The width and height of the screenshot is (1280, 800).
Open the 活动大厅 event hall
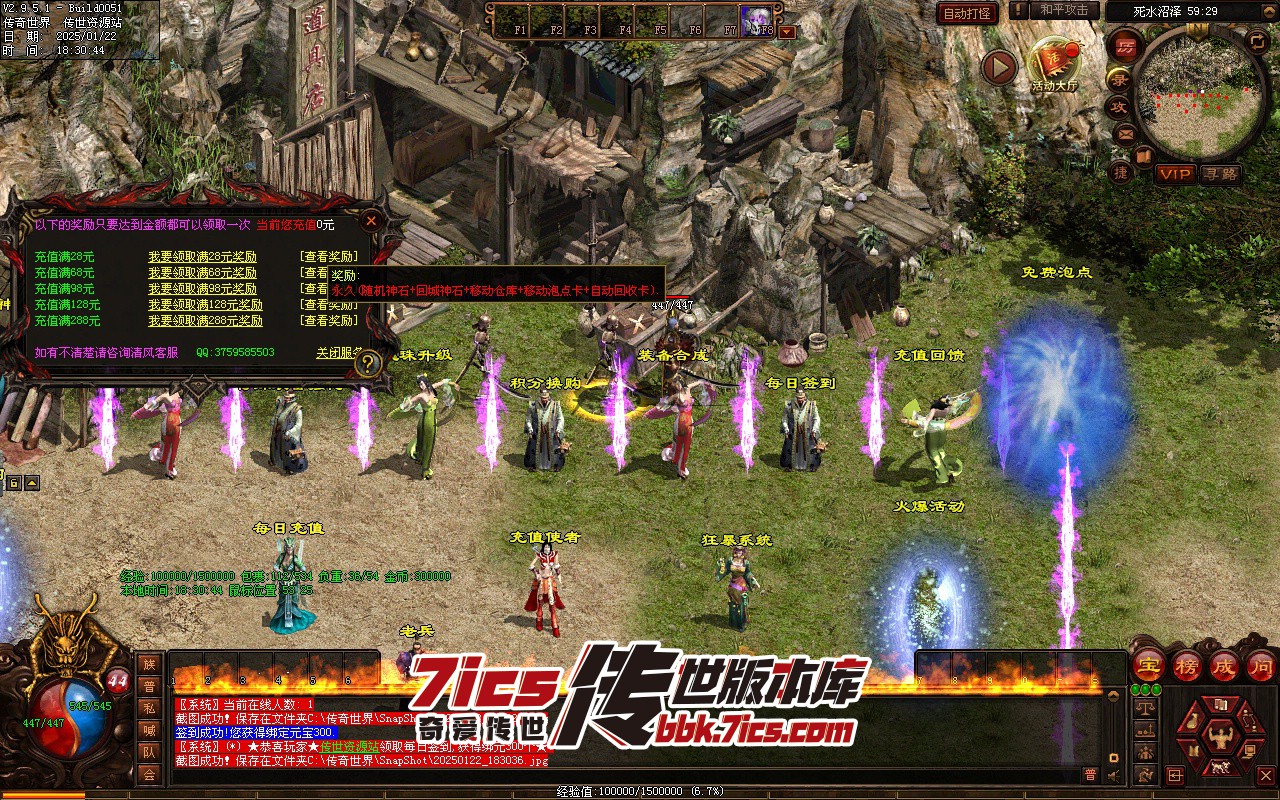click(x=1055, y=65)
